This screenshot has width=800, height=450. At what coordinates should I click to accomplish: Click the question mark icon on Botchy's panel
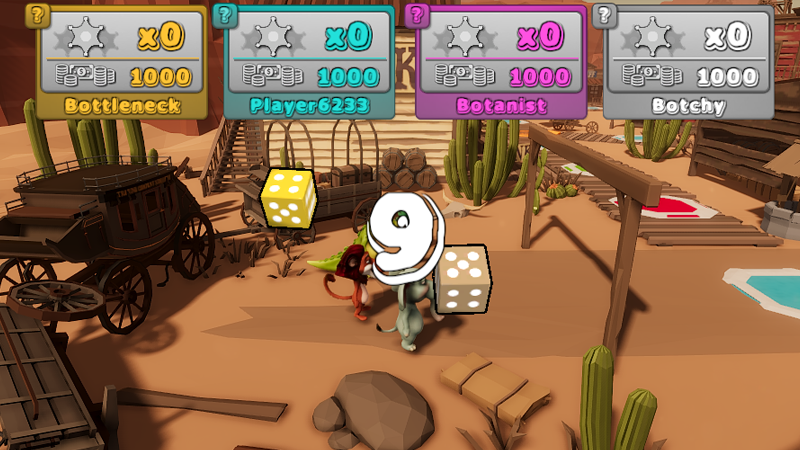(603, 15)
